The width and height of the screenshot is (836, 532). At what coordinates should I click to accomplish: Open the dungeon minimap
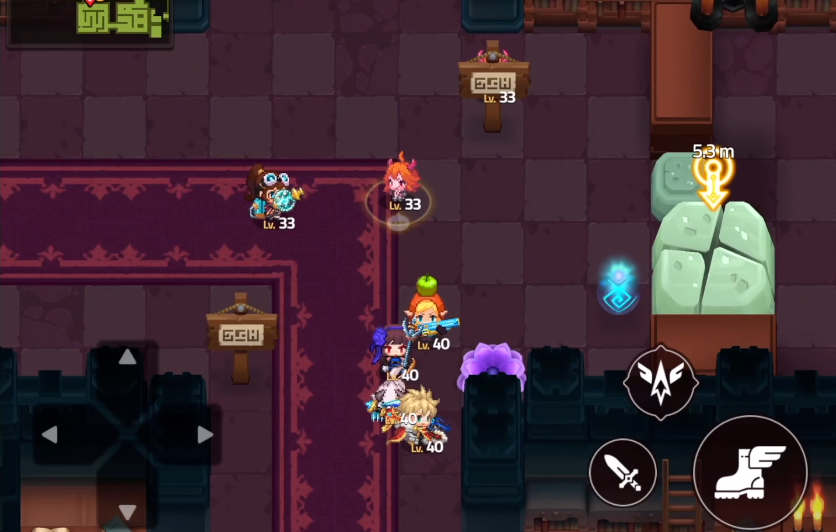point(90,21)
